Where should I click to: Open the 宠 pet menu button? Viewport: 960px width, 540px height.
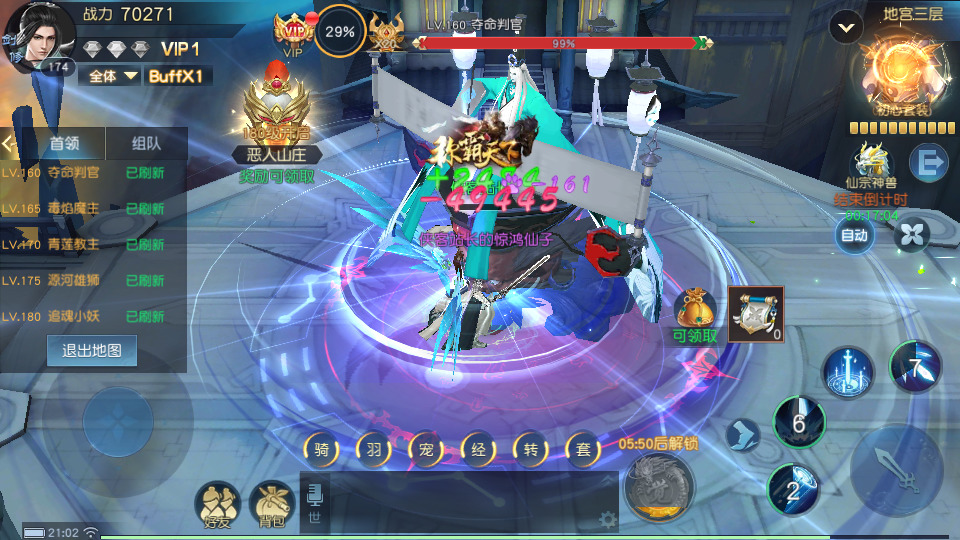pos(426,449)
